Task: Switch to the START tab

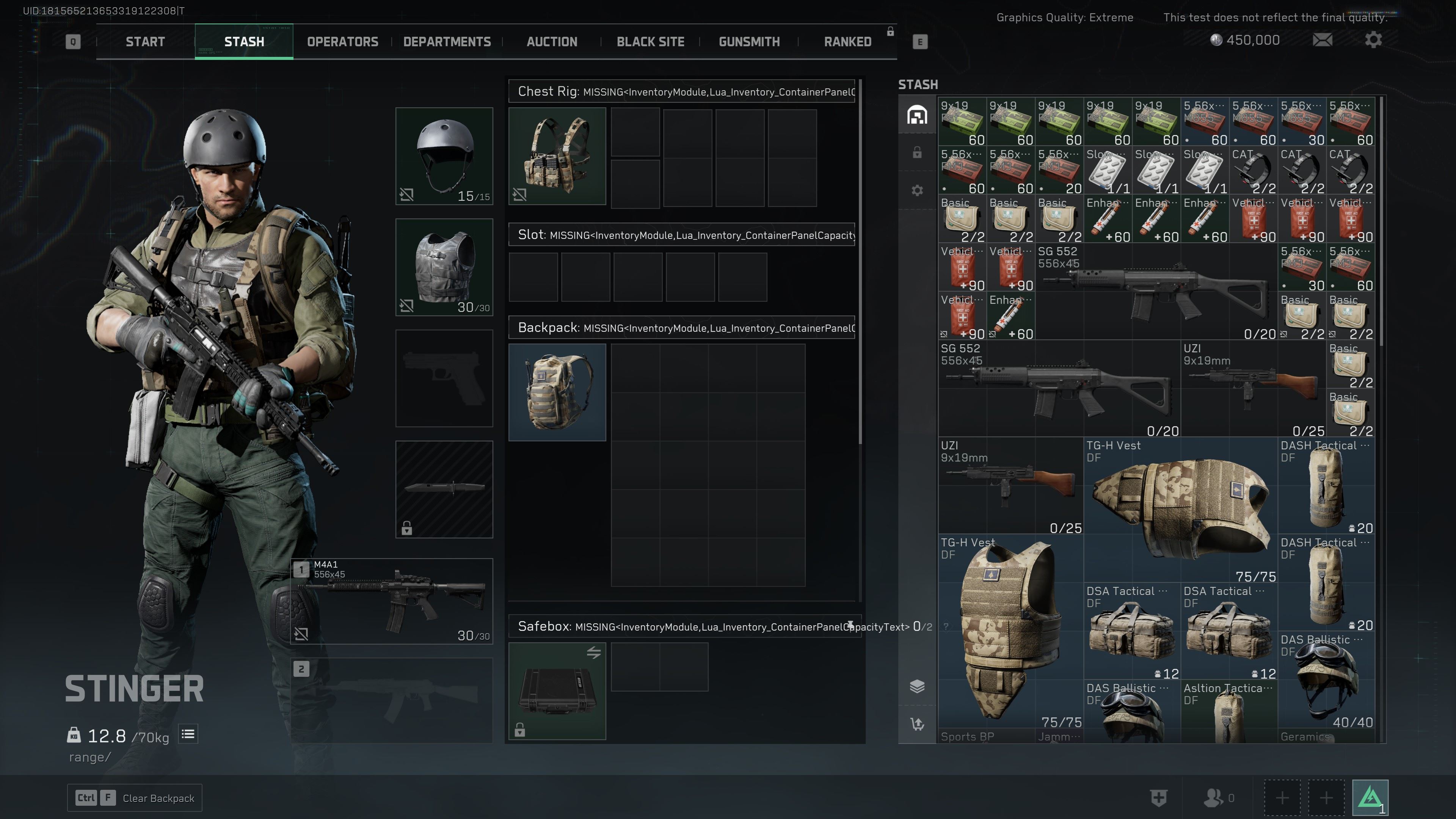Action: pos(145,42)
